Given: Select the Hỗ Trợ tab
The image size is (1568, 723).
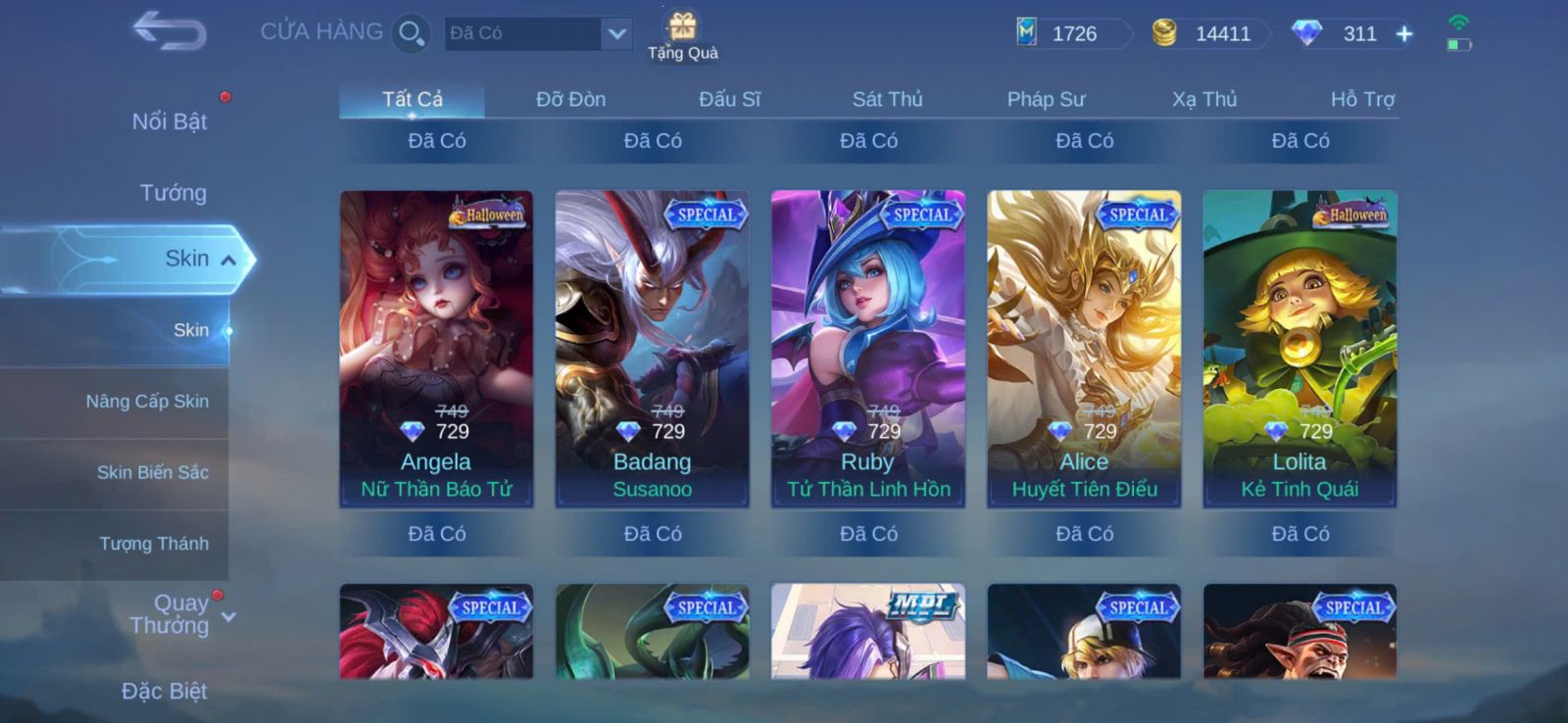Looking at the screenshot, I should pos(1362,99).
